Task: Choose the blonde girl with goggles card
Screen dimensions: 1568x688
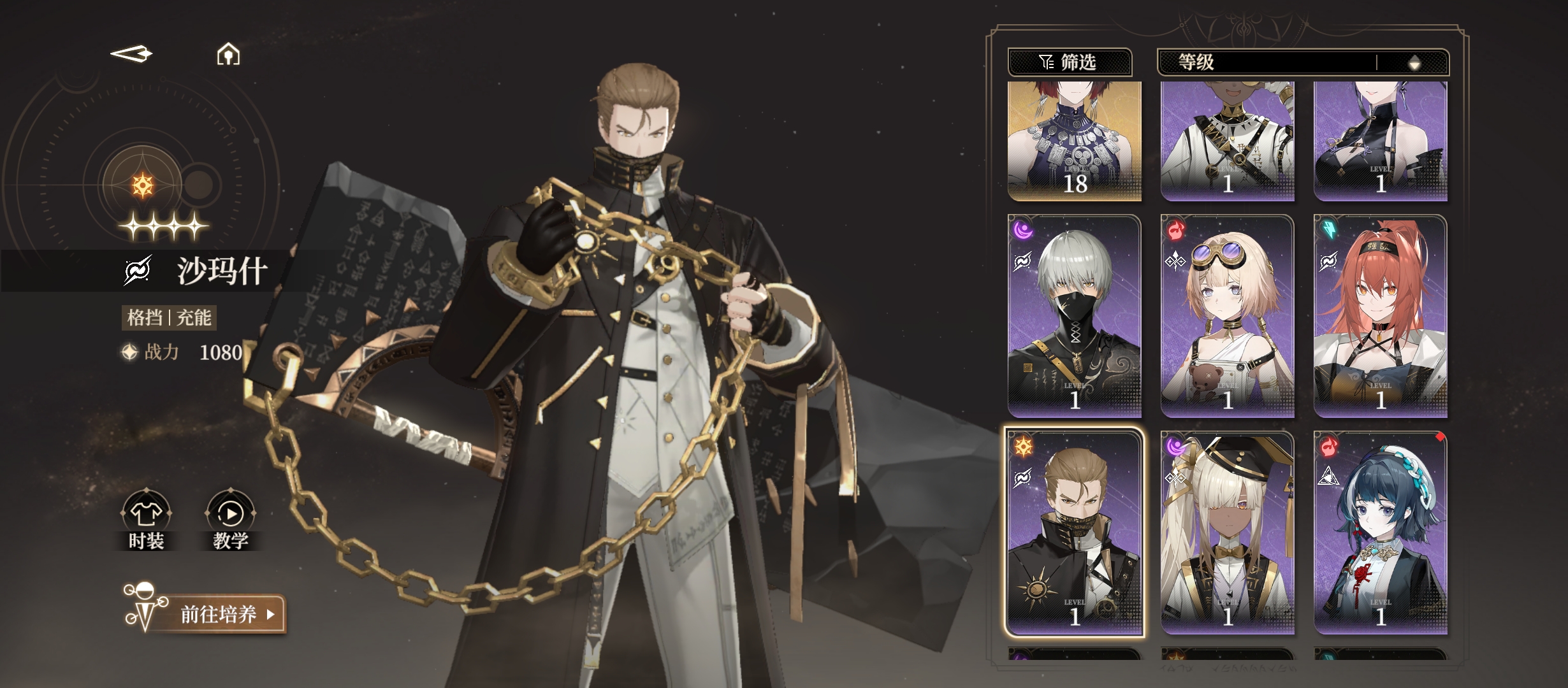Action: (x=1227, y=316)
